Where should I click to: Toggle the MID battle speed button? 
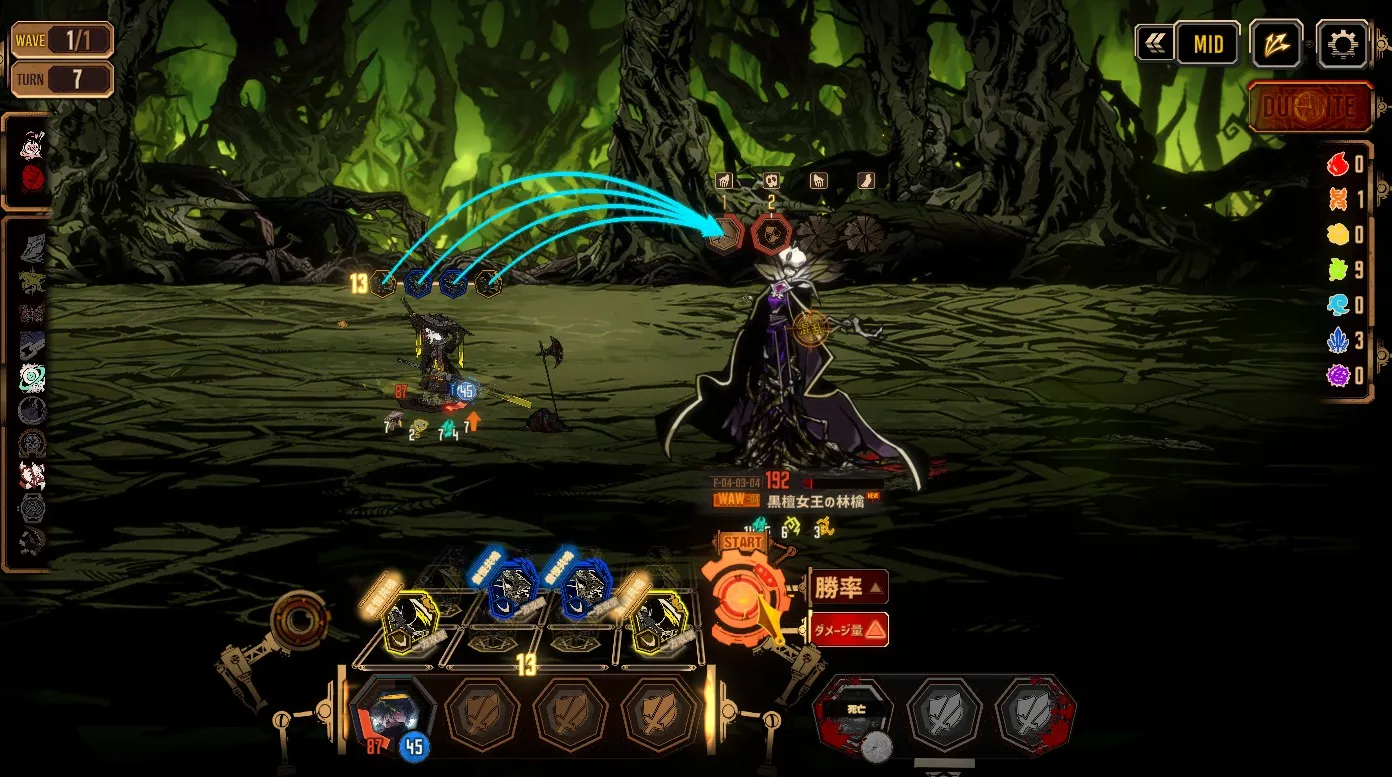(x=1207, y=43)
